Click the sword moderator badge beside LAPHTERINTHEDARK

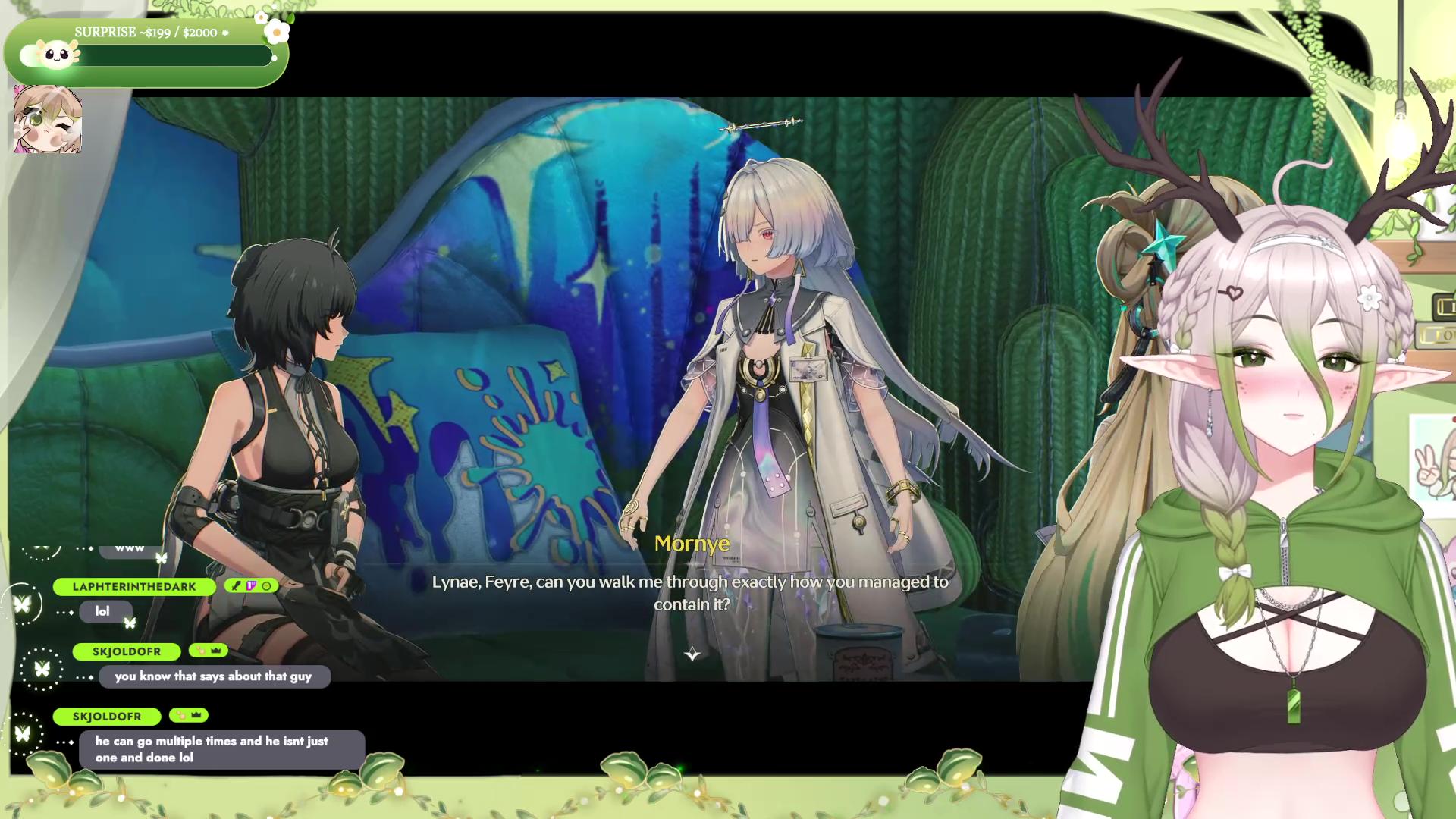234,586
